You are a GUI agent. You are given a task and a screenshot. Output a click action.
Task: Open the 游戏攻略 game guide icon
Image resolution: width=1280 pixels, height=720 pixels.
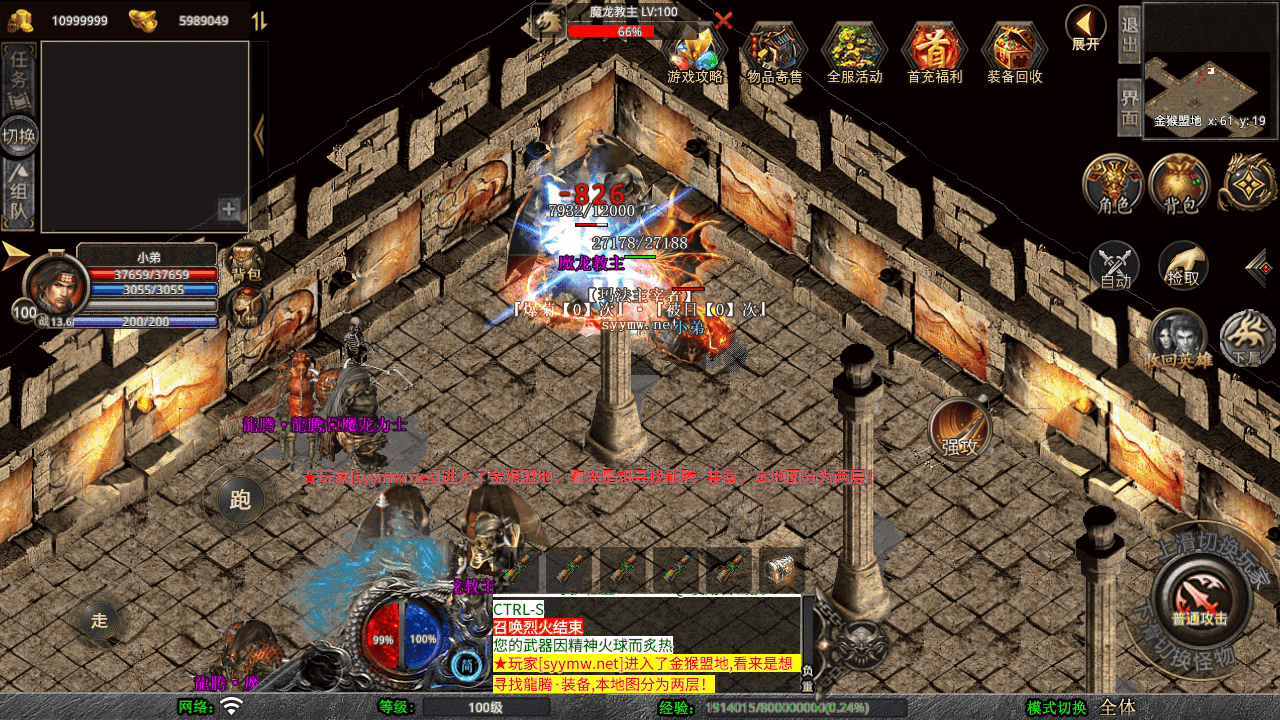point(695,52)
